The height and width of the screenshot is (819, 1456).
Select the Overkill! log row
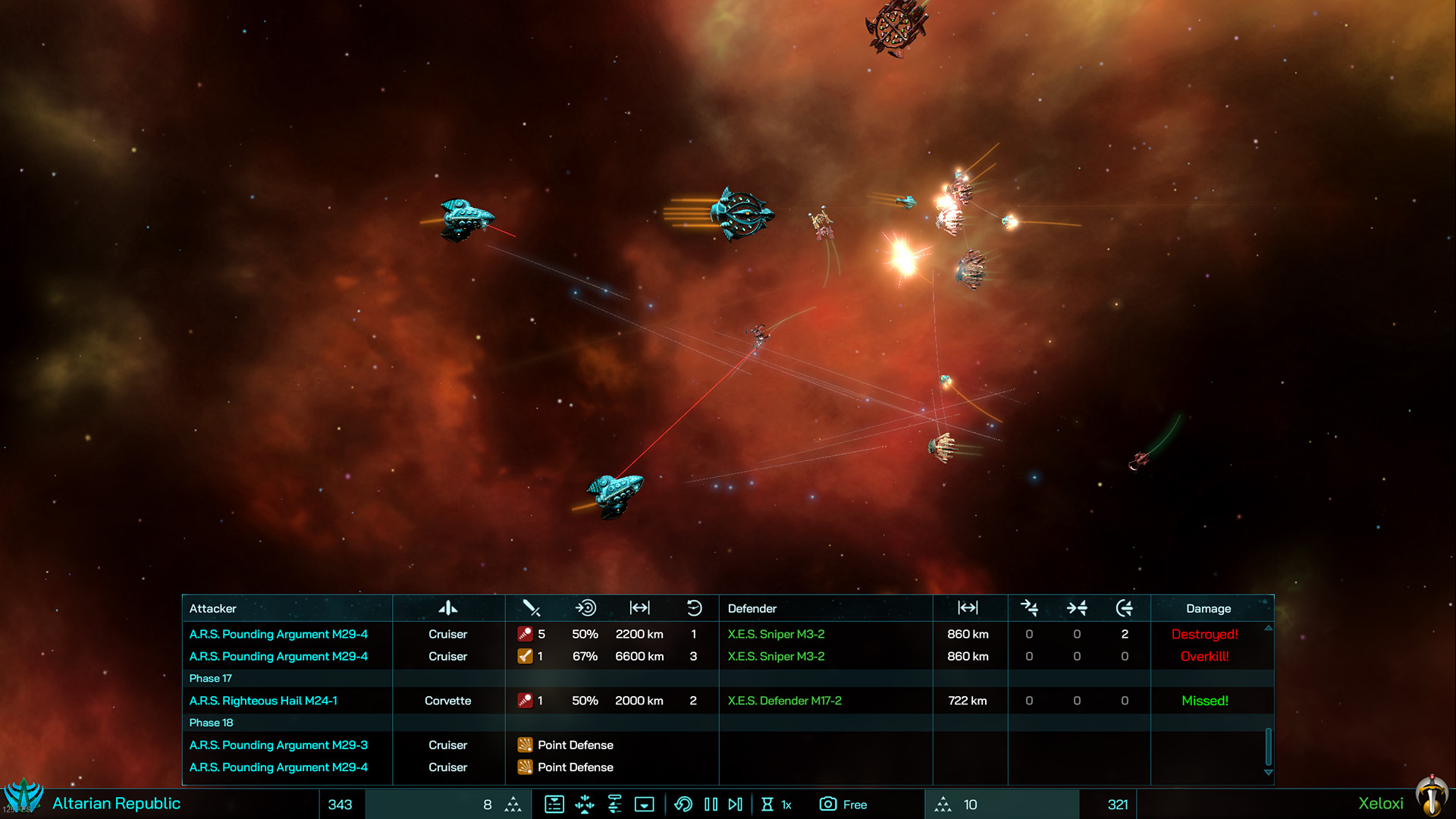pos(1204,657)
